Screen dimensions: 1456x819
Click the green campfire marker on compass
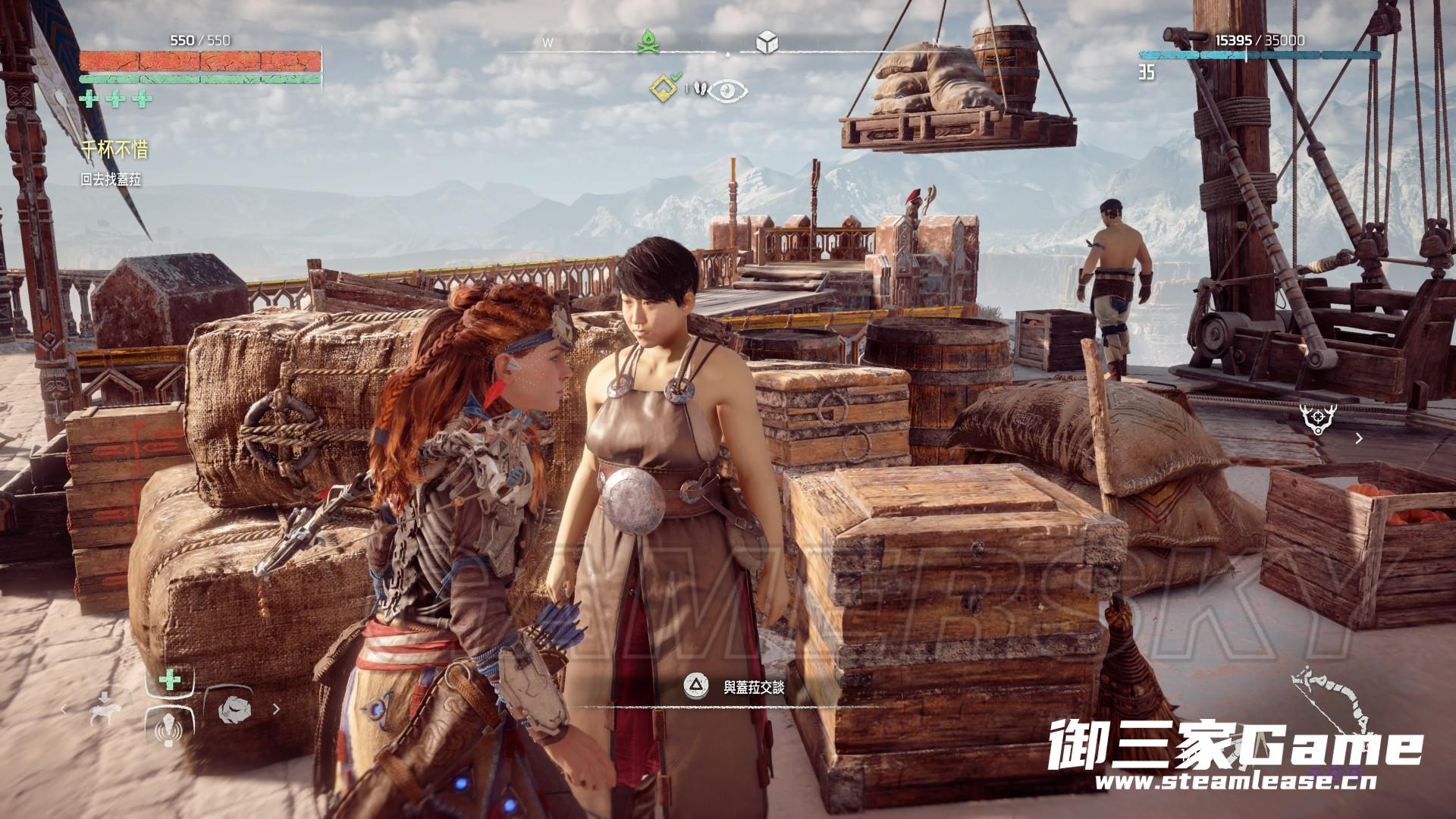648,42
